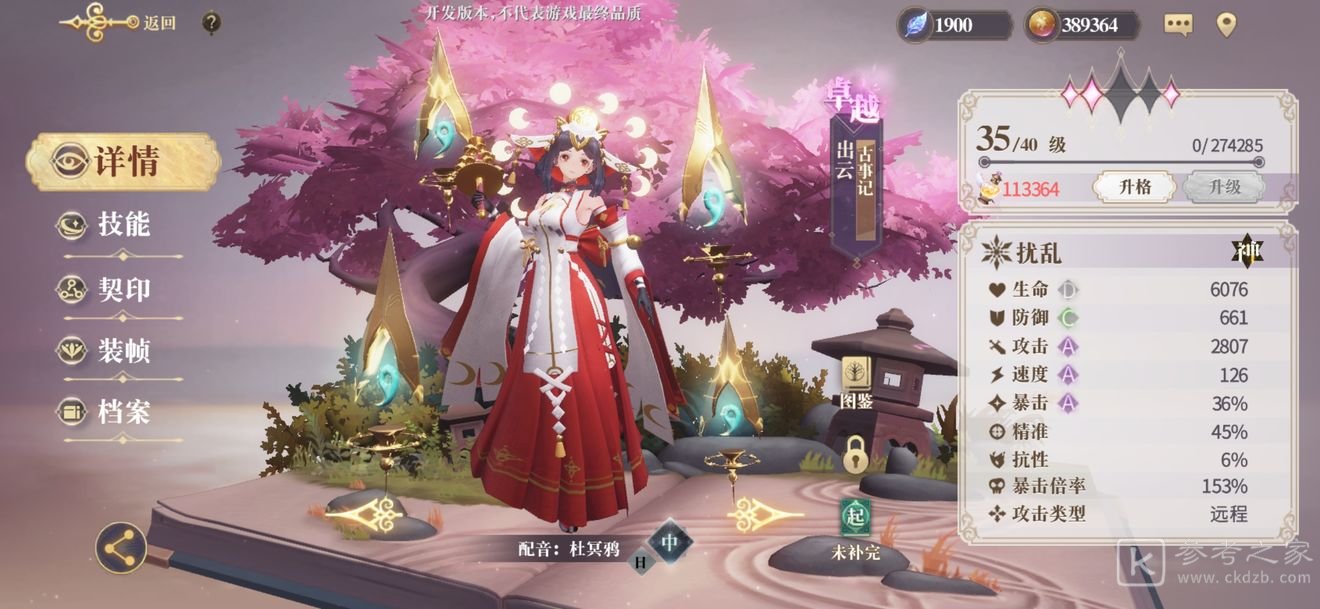Screen dimensions: 1320x609
Task: Tap the padlock lock icon
Action: pyautogui.click(x=855, y=455)
